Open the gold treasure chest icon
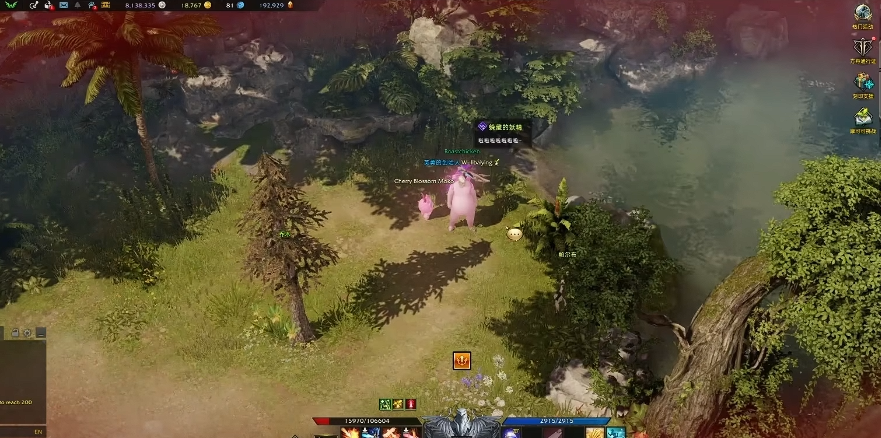The width and height of the screenshot is (881, 438). click(106, 6)
